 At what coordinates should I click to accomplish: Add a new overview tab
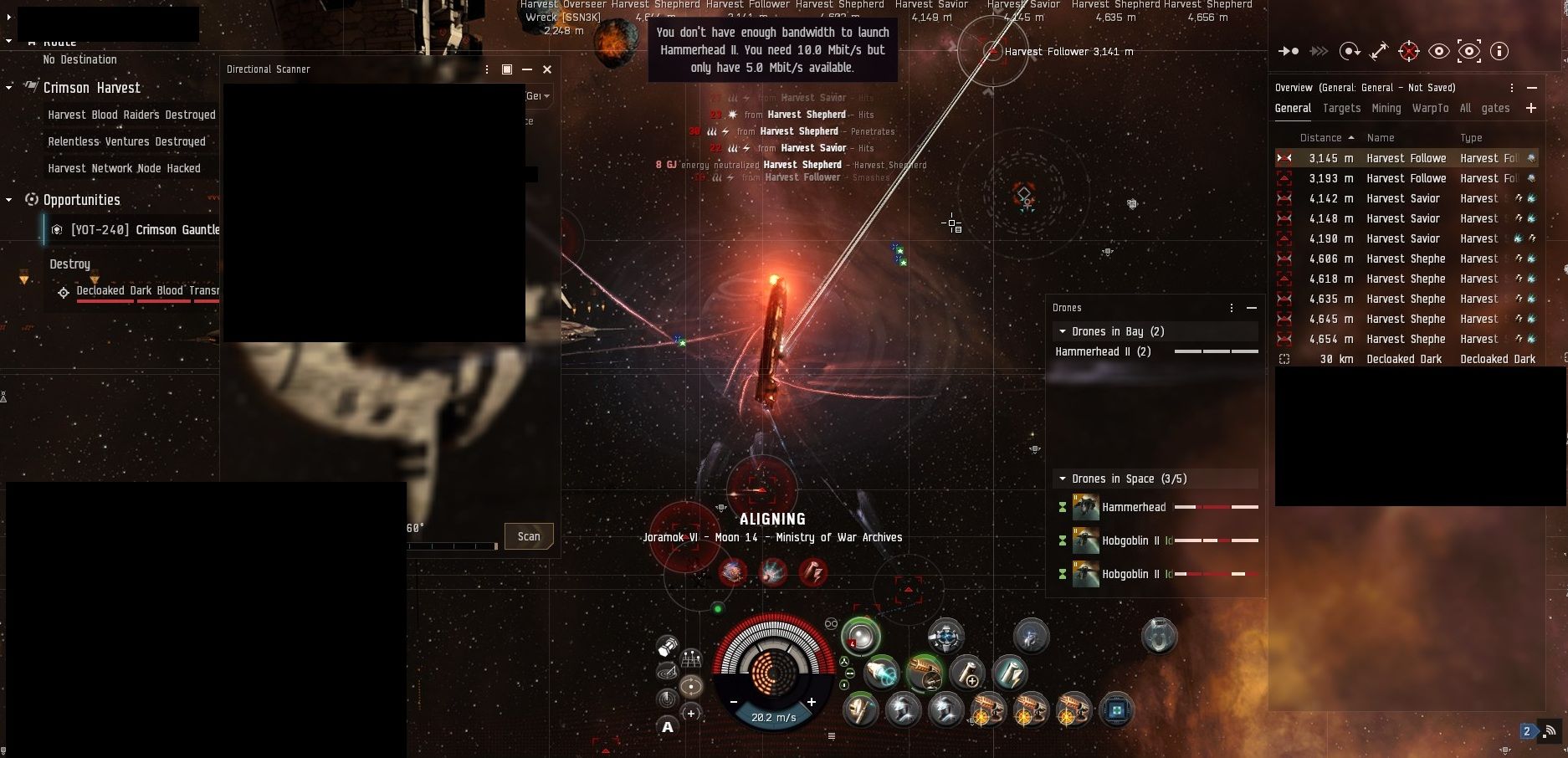[x=1530, y=108]
